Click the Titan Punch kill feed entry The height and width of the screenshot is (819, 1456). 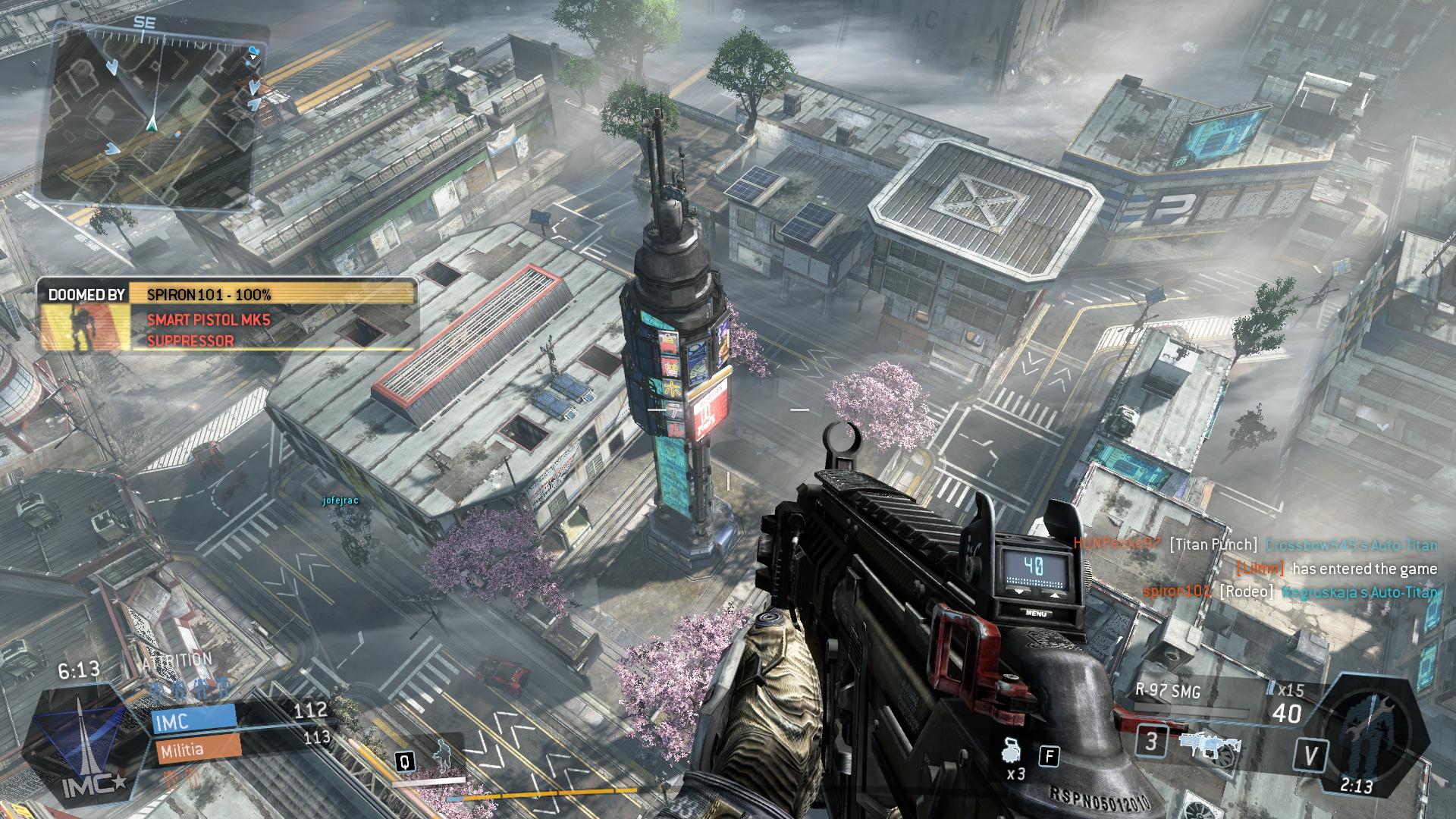pos(1254,544)
